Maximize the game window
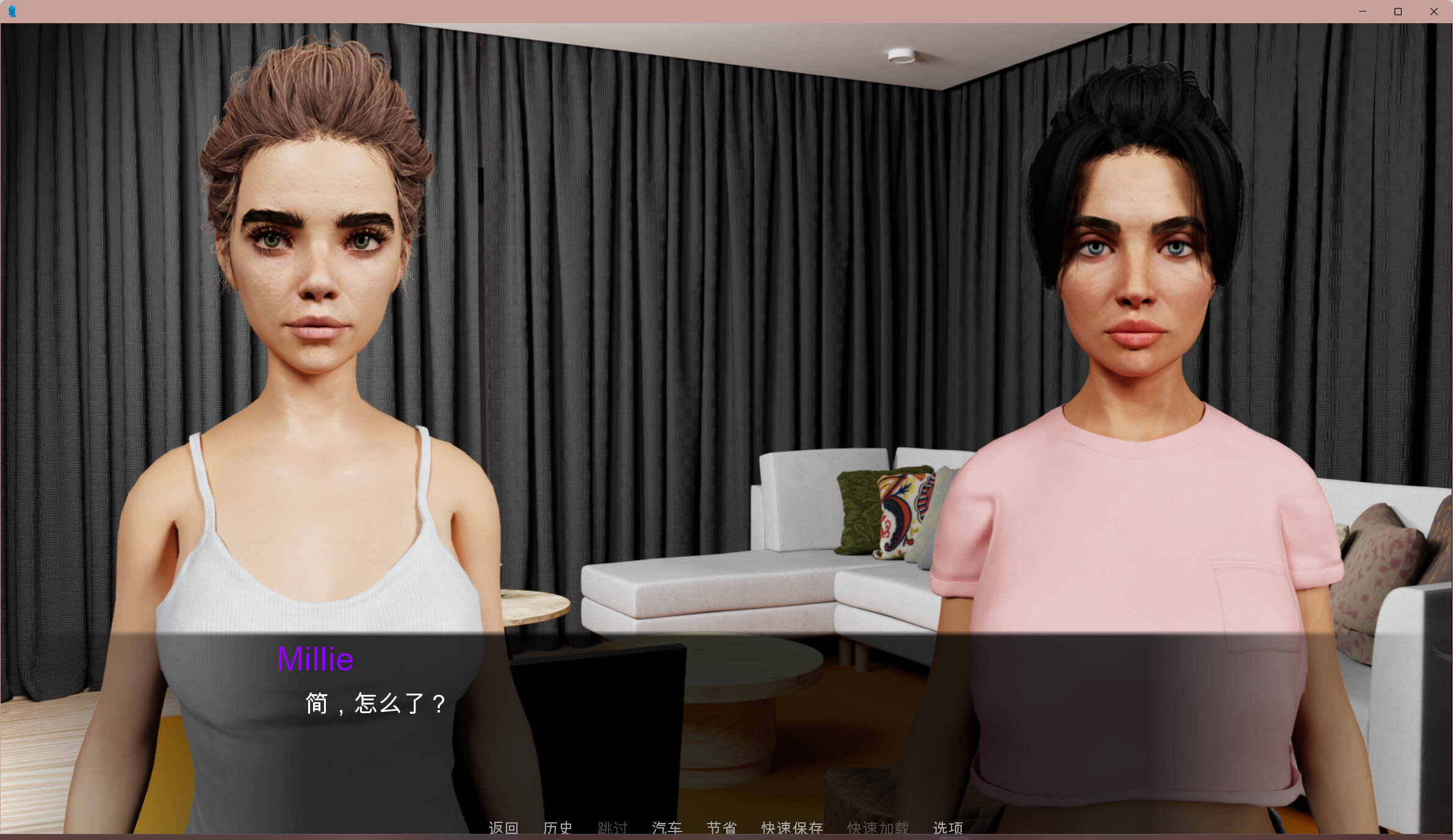Screen dimensions: 1453x840 point(1398,12)
